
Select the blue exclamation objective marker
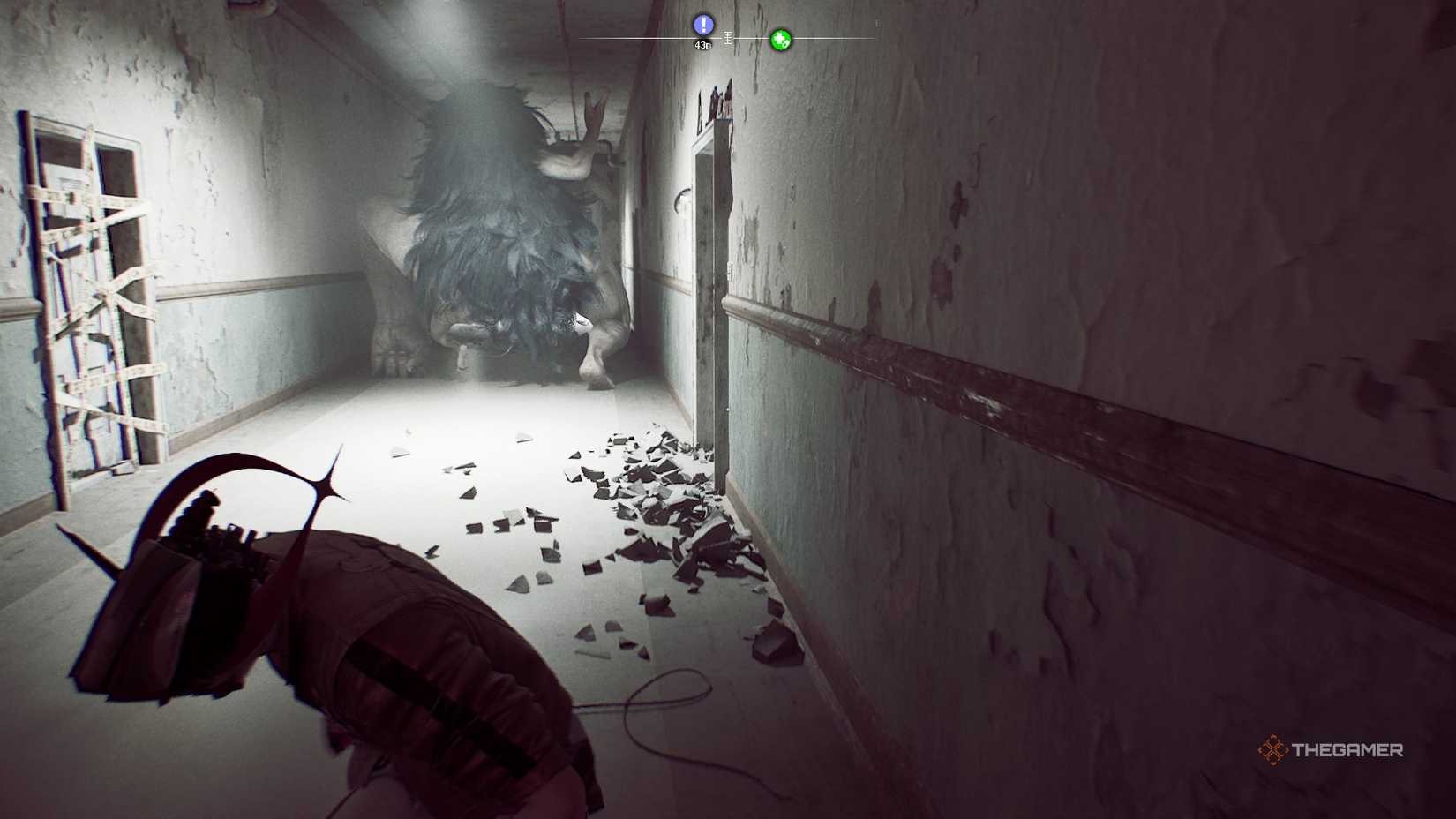click(702, 25)
